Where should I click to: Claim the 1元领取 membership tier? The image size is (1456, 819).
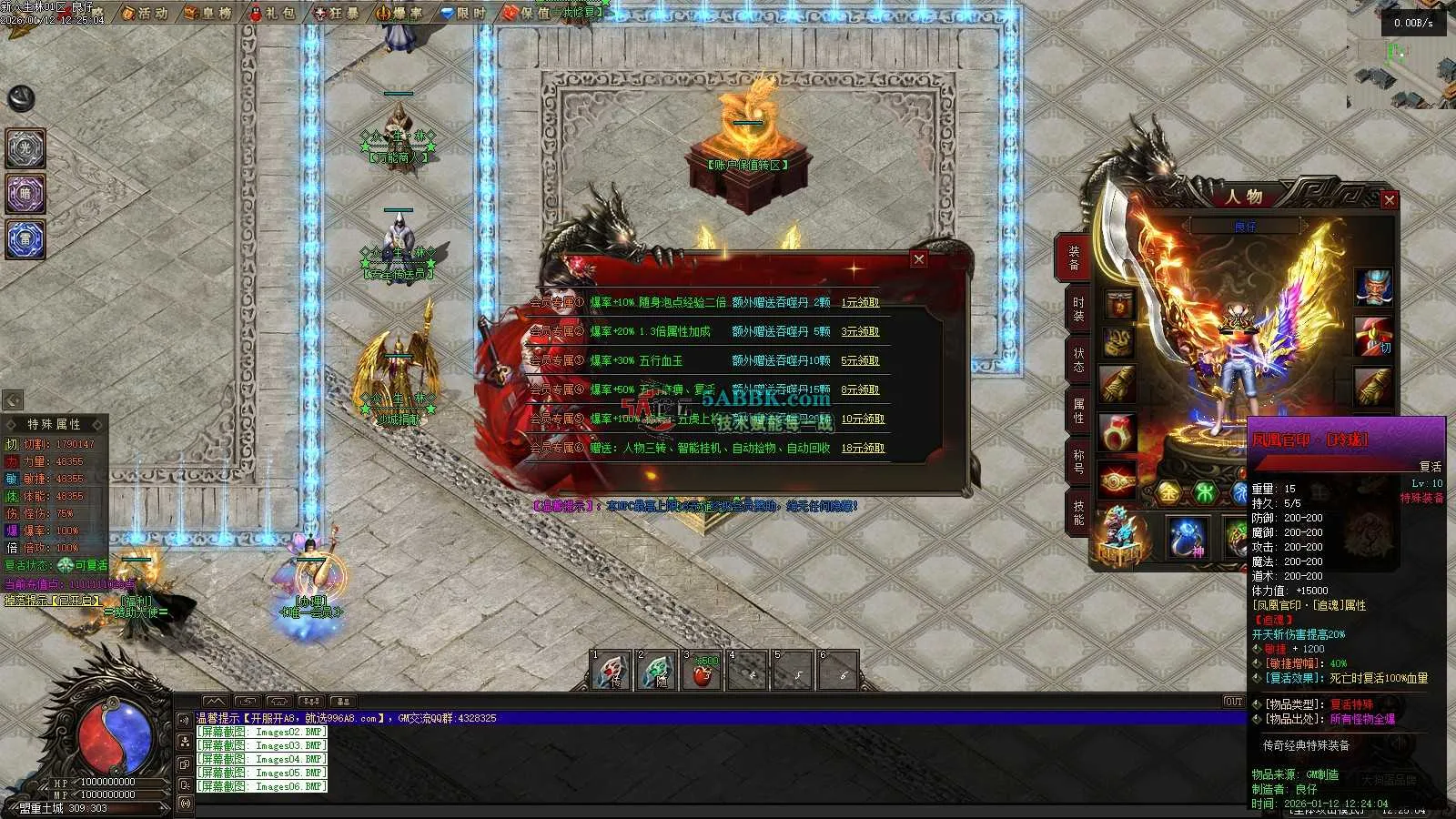pos(860,302)
